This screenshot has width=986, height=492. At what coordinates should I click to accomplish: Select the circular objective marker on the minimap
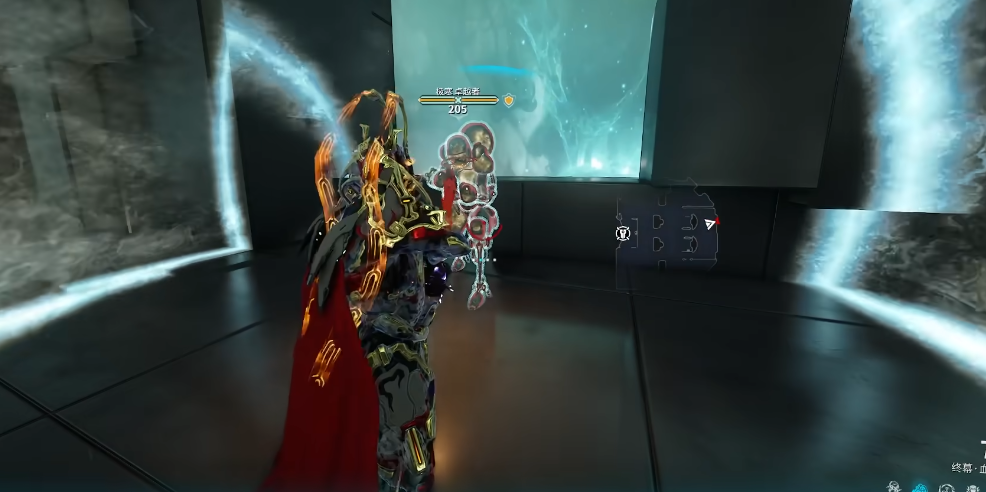click(x=623, y=233)
